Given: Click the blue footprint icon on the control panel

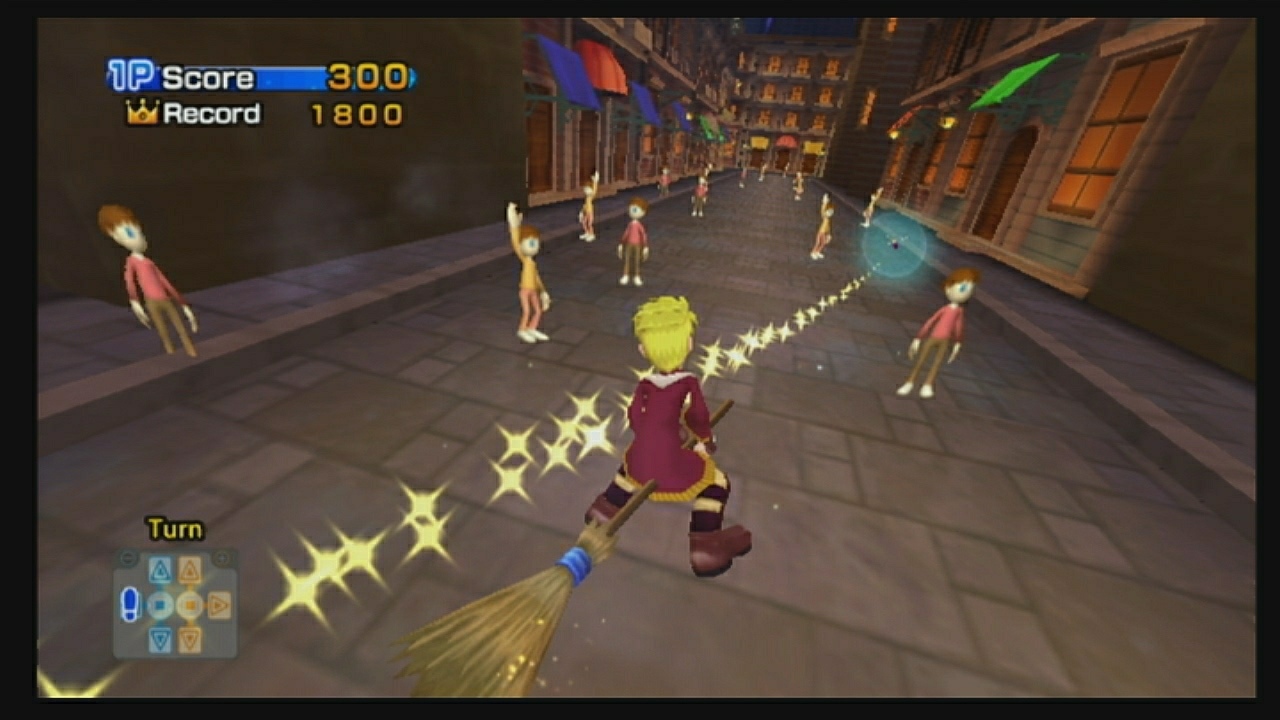Looking at the screenshot, I should pos(130,604).
